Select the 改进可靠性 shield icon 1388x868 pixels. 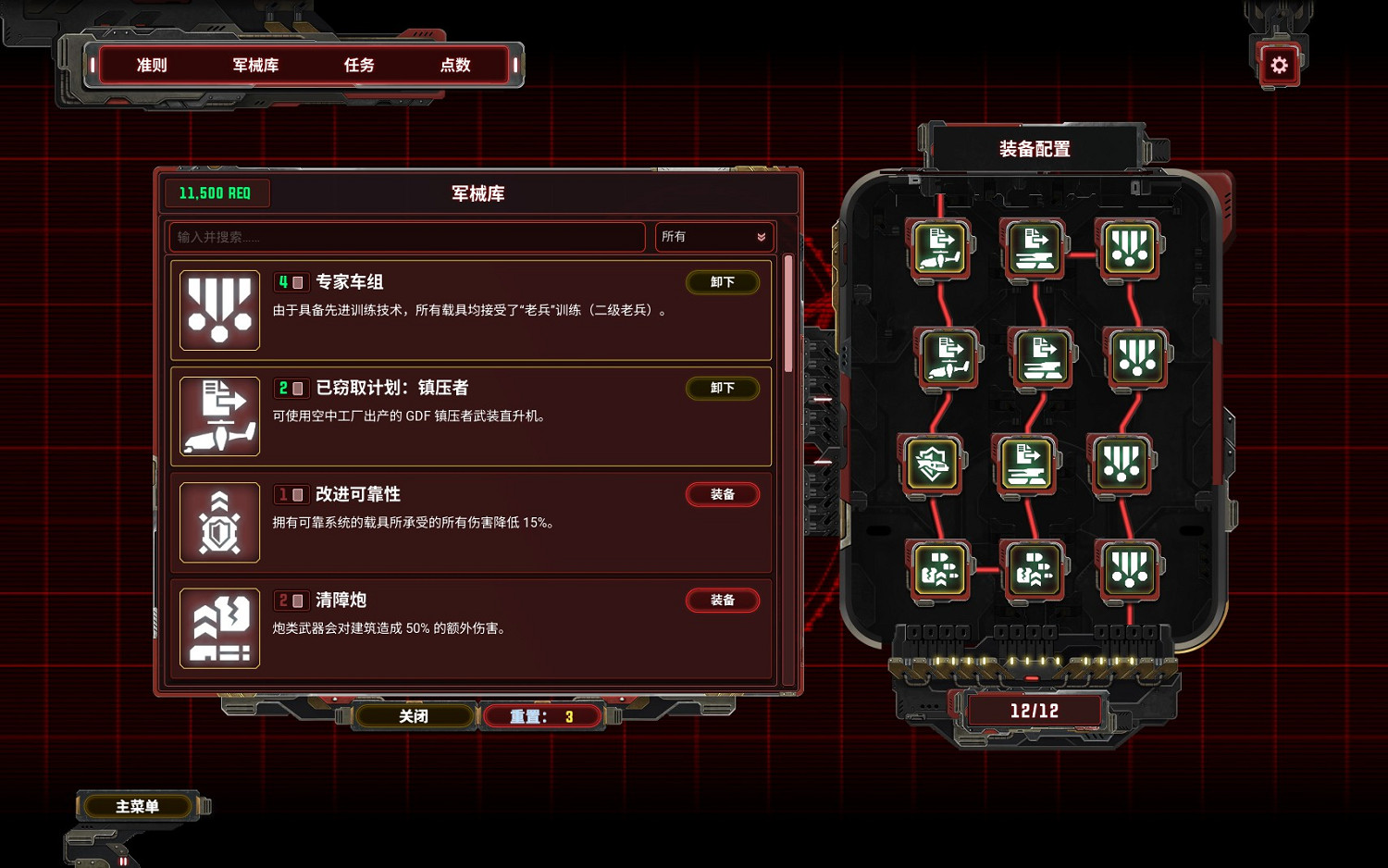(x=219, y=522)
